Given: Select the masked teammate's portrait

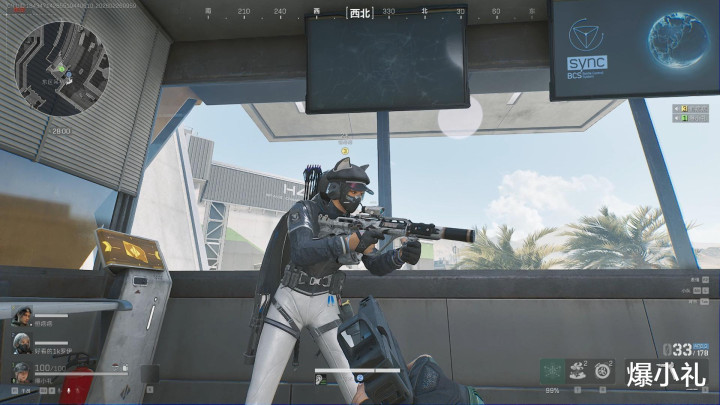Looking at the screenshot, I should click(21, 343).
